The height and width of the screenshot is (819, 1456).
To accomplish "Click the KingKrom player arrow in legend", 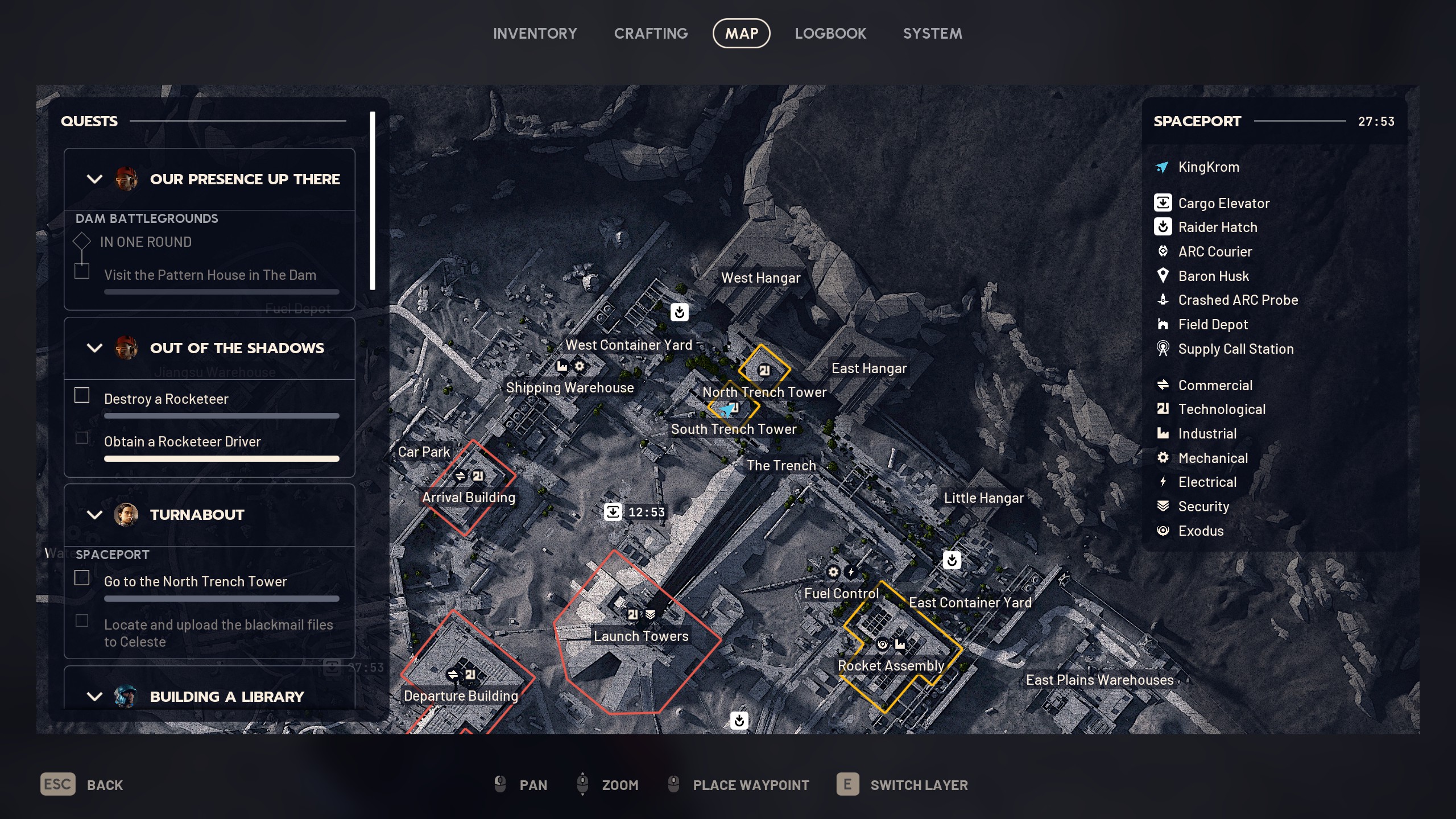I will [x=1162, y=167].
